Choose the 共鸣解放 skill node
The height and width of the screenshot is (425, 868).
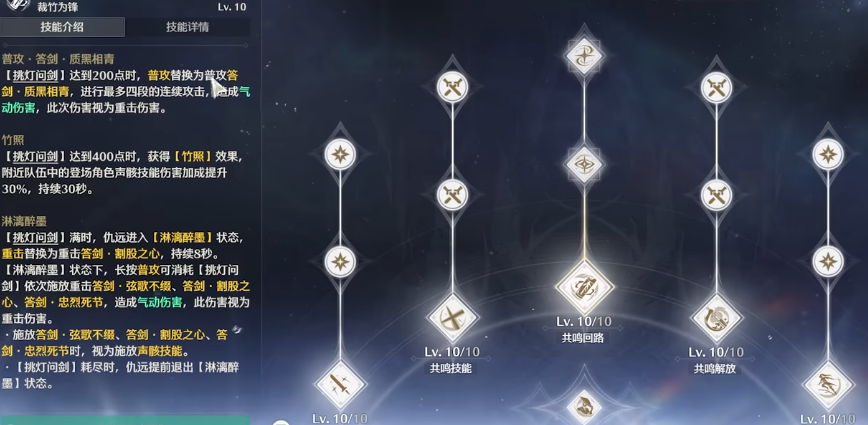point(716,319)
